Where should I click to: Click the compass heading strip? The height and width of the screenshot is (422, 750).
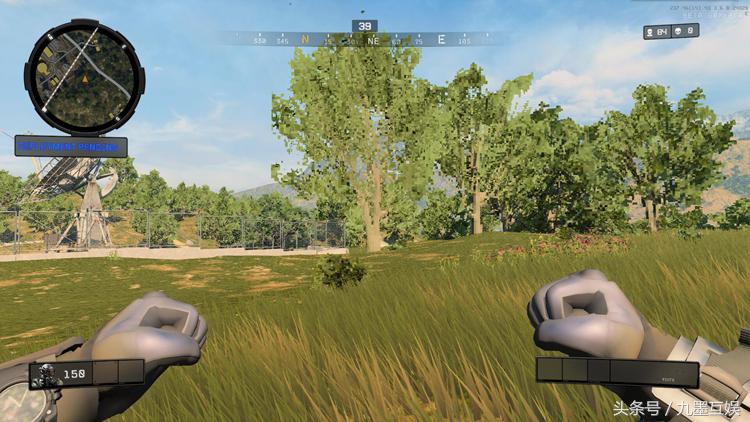coord(365,41)
